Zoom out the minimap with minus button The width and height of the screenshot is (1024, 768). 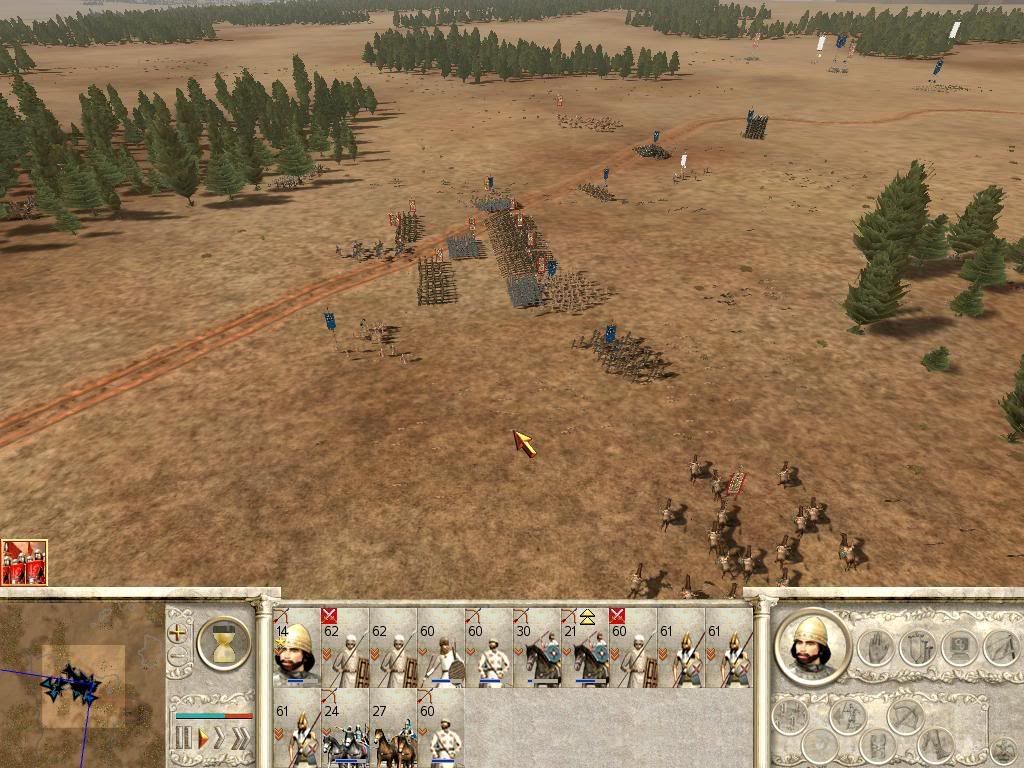click(179, 657)
